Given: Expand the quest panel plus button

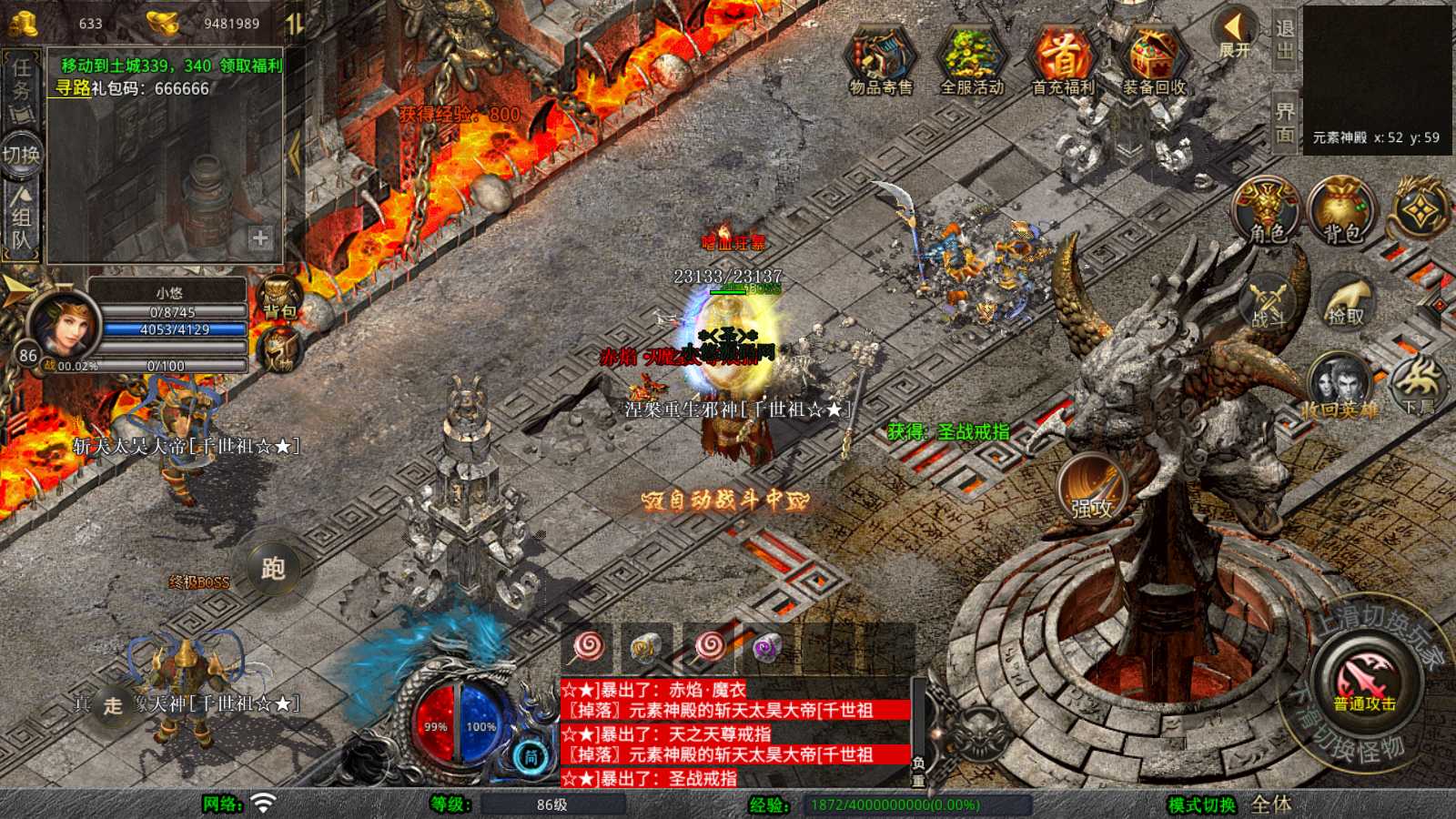Looking at the screenshot, I should pos(260,238).
